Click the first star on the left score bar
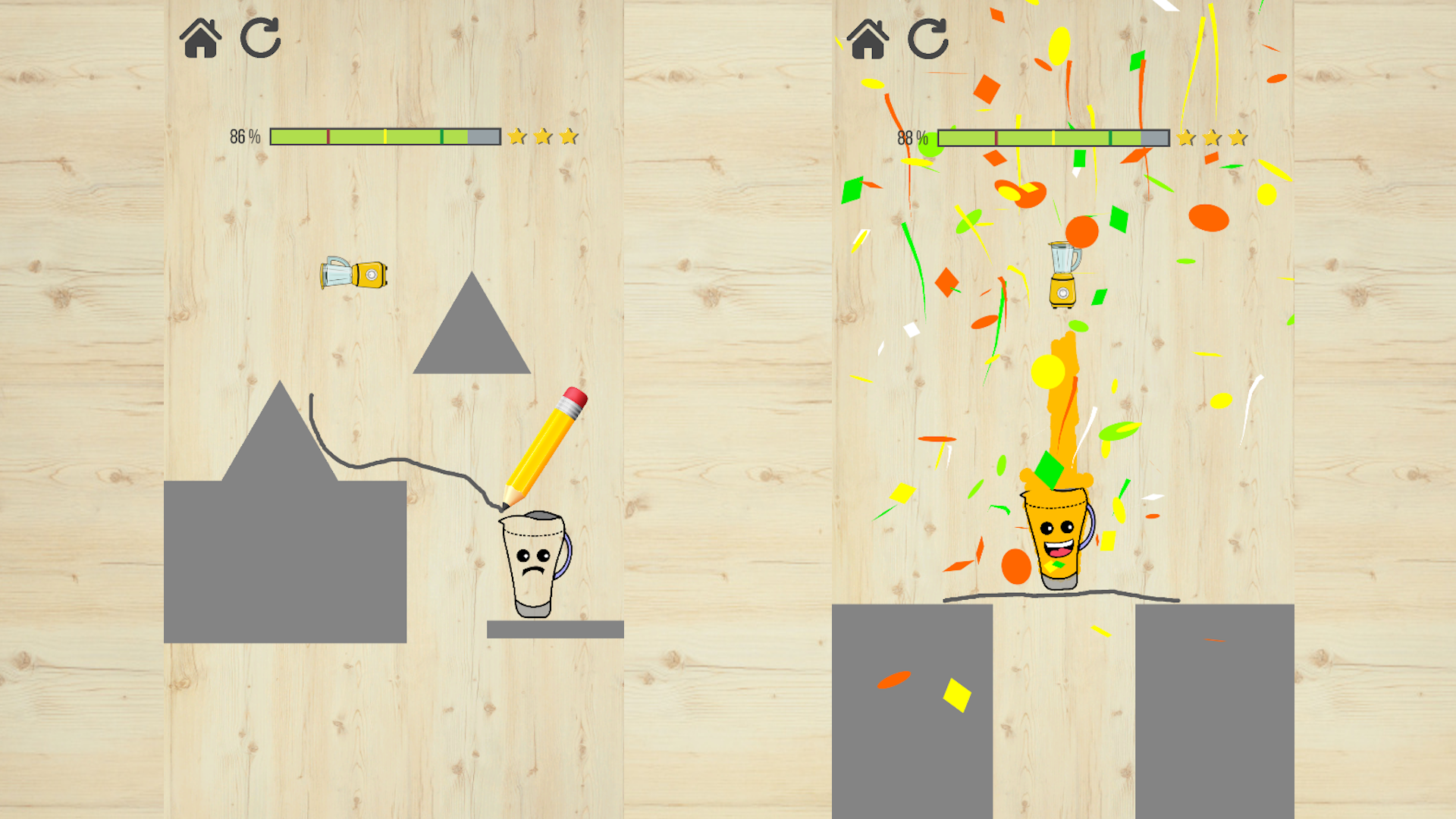 [x=516, y=137]
